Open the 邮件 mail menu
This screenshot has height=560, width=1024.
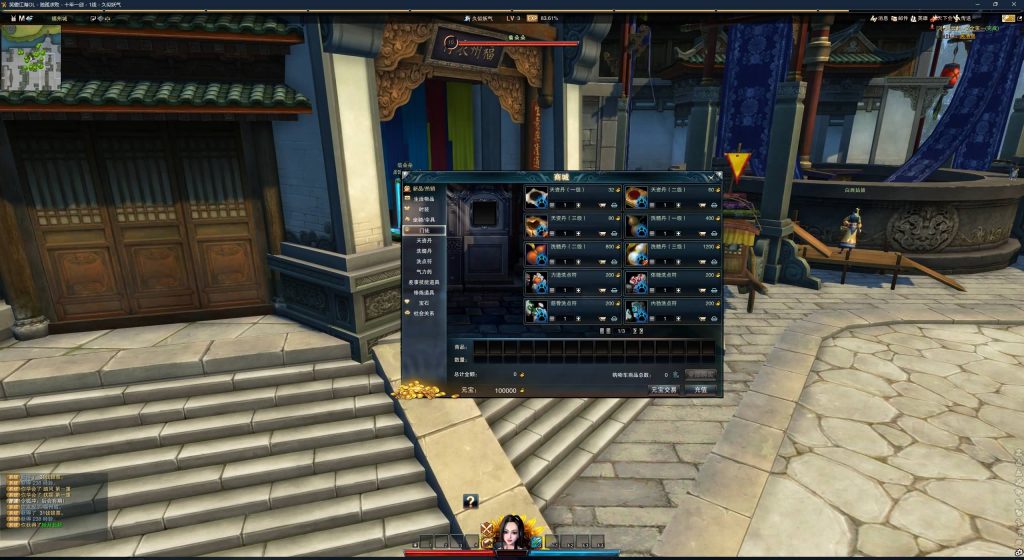(x=898, y=18)
